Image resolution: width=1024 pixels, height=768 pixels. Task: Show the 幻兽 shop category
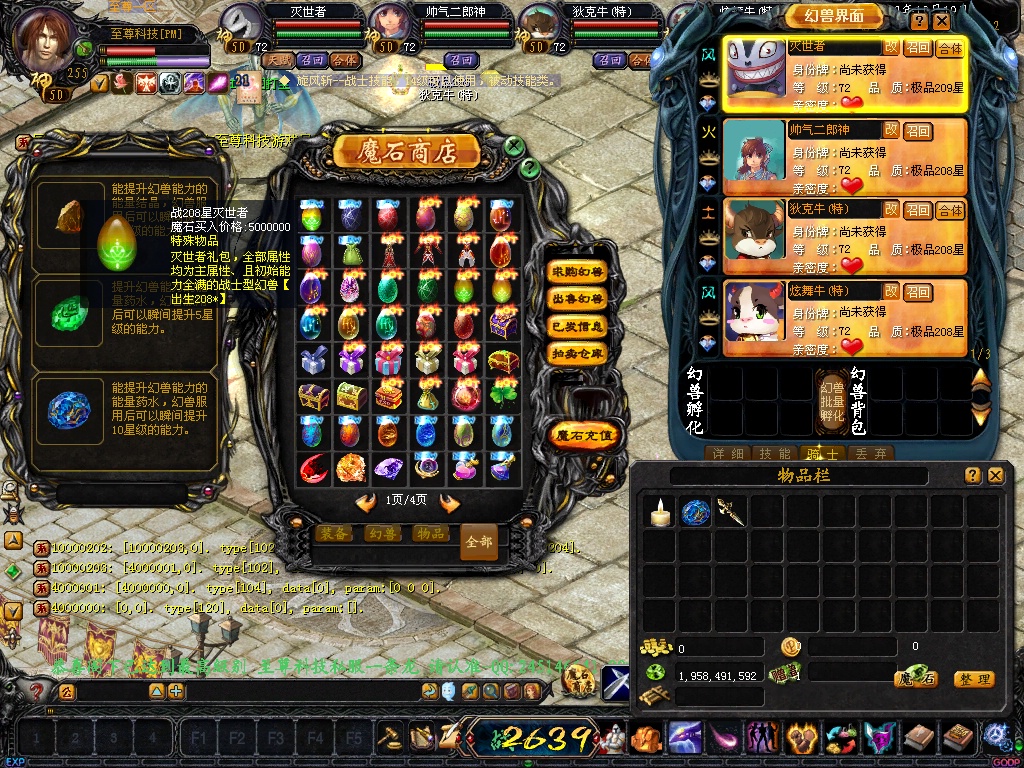(x=383, y=533)
